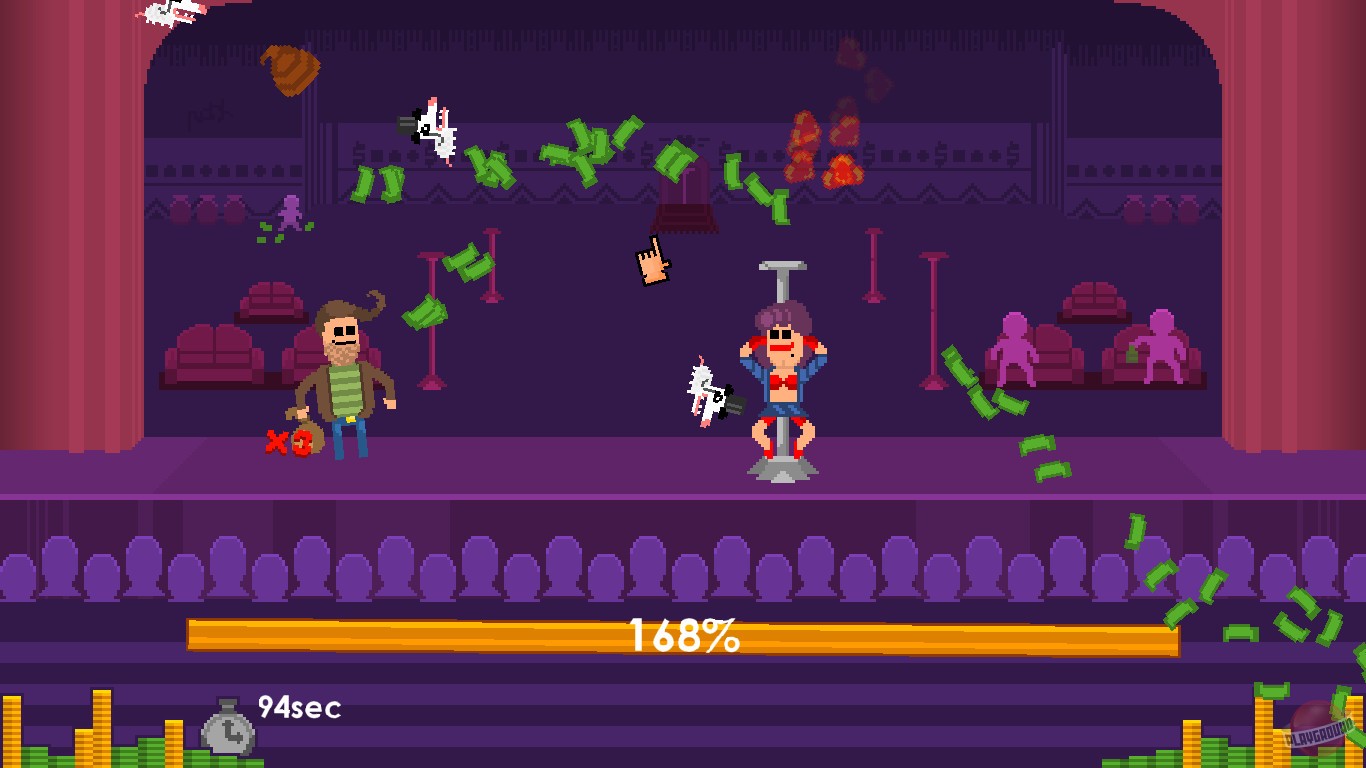
Task: Click the pixel hand cursor icon
Action: pos(652,262)
